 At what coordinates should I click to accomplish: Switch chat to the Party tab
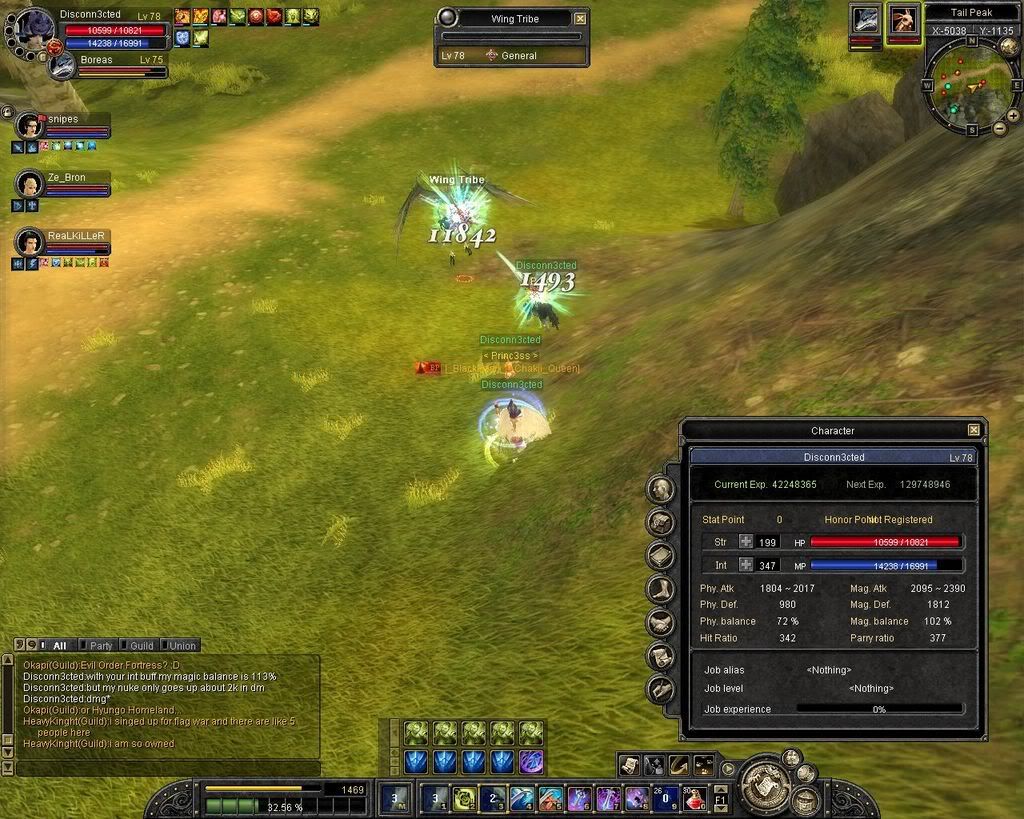pyautogui.click(x=99, y=646)
